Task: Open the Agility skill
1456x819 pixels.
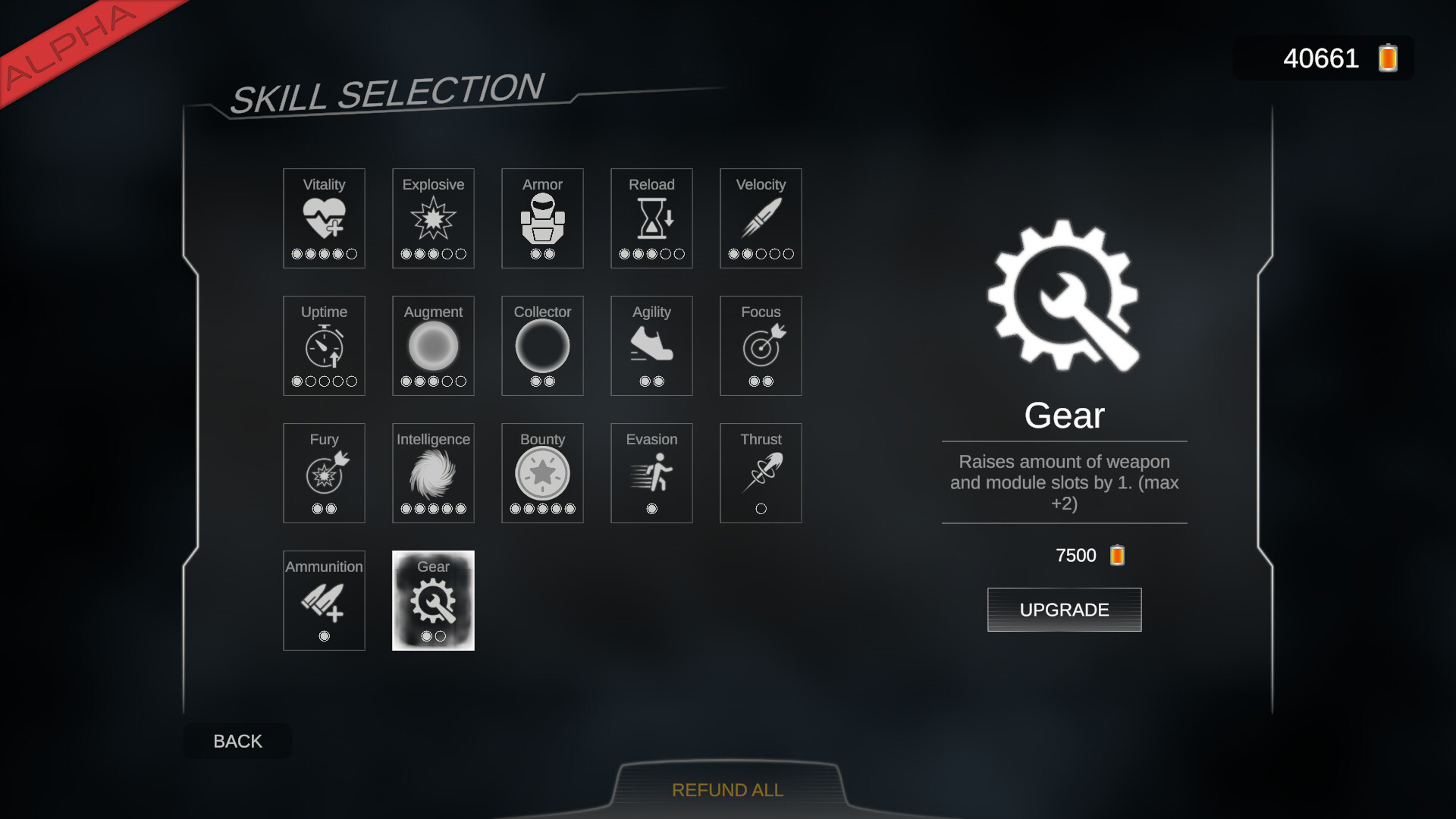Action: (x=651, y=346)
